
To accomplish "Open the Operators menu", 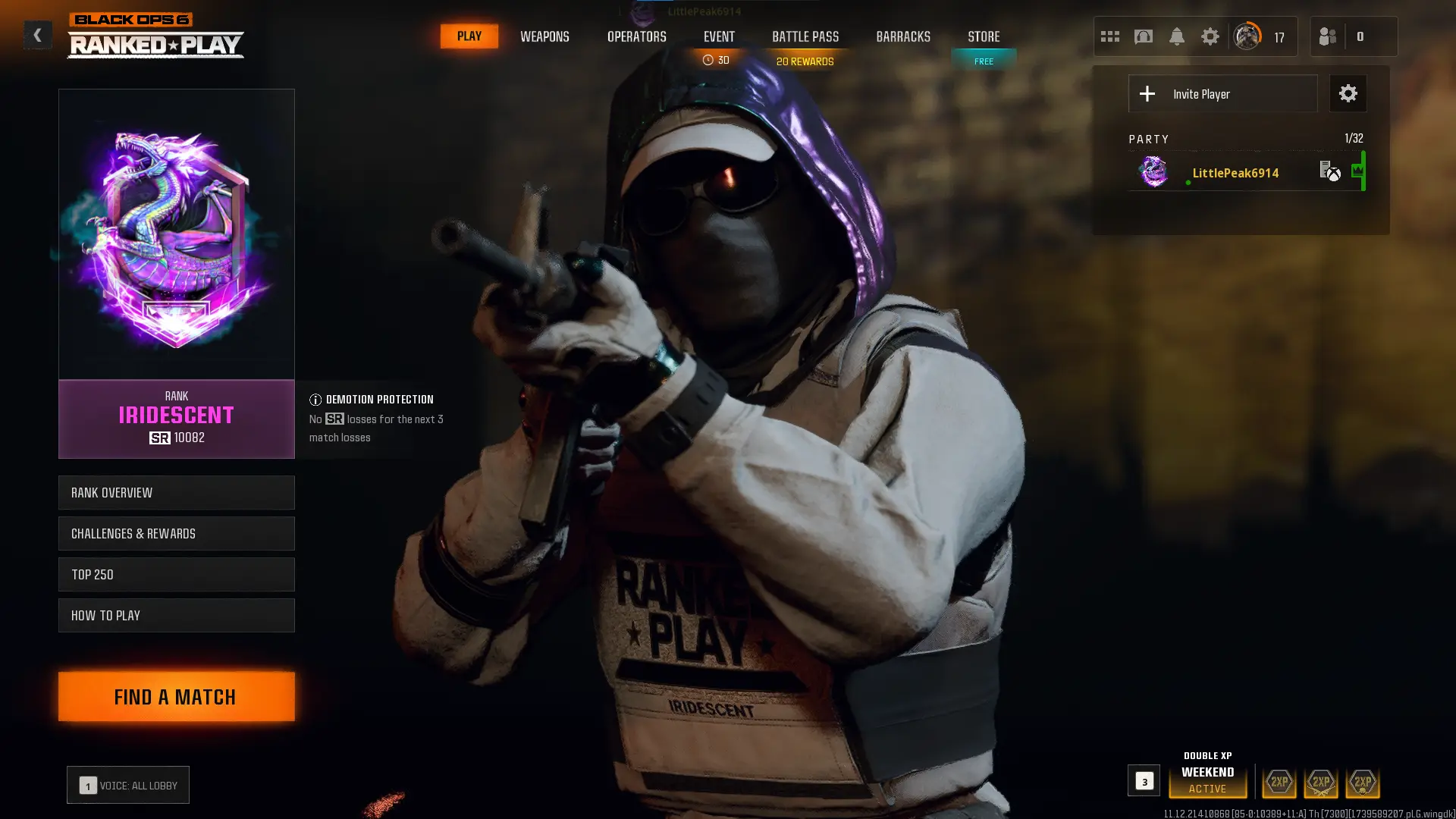I will (637, 36).
